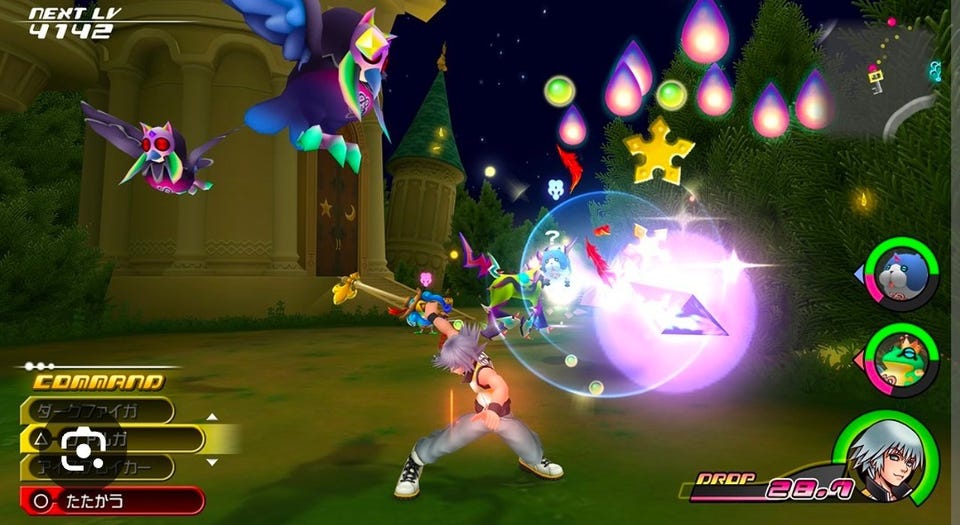This screenshot has height=525, width=960.
Task: Click the command deck up arrow
Action: [212, 417]
